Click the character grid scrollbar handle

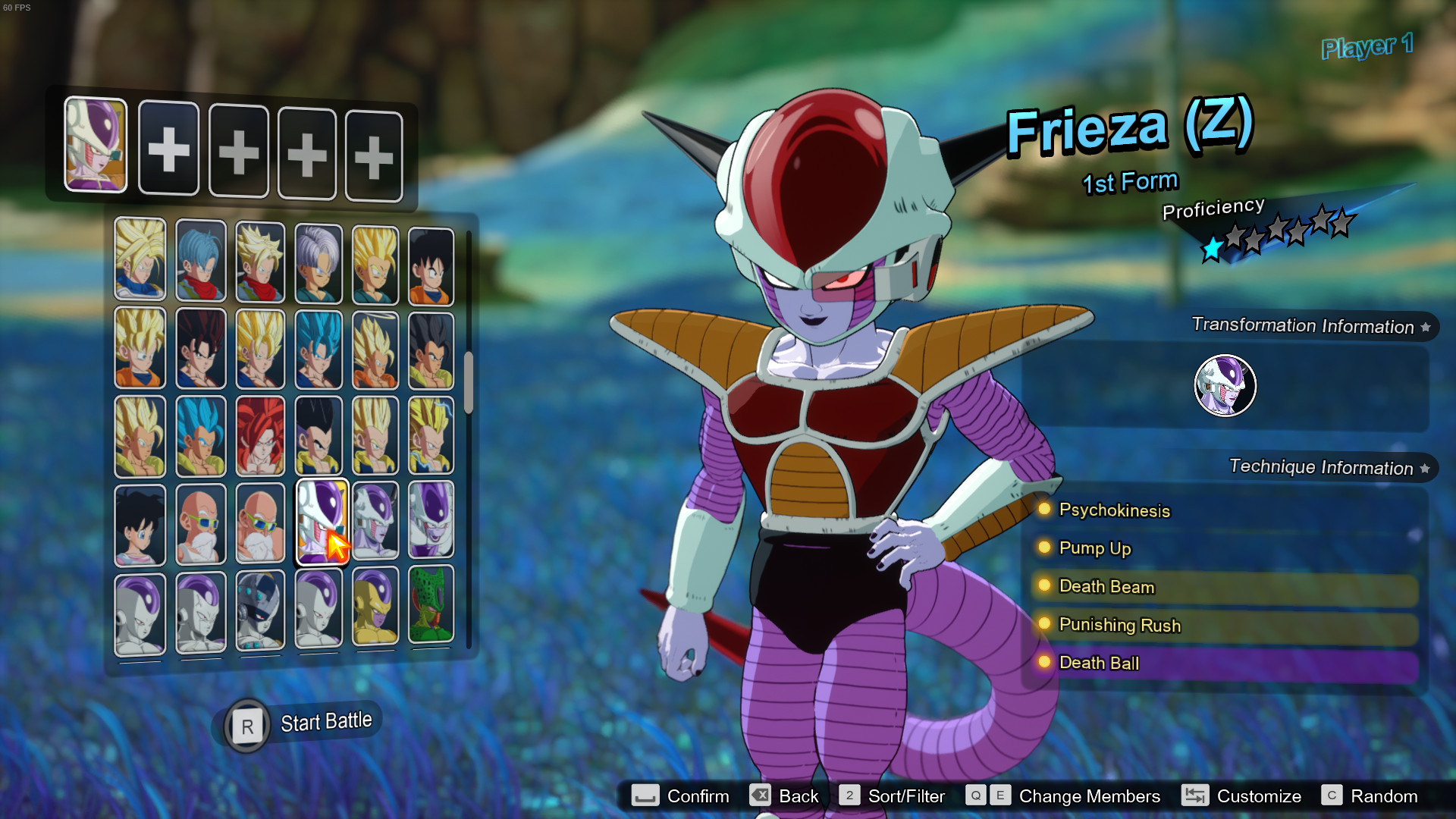pos(469,382)
